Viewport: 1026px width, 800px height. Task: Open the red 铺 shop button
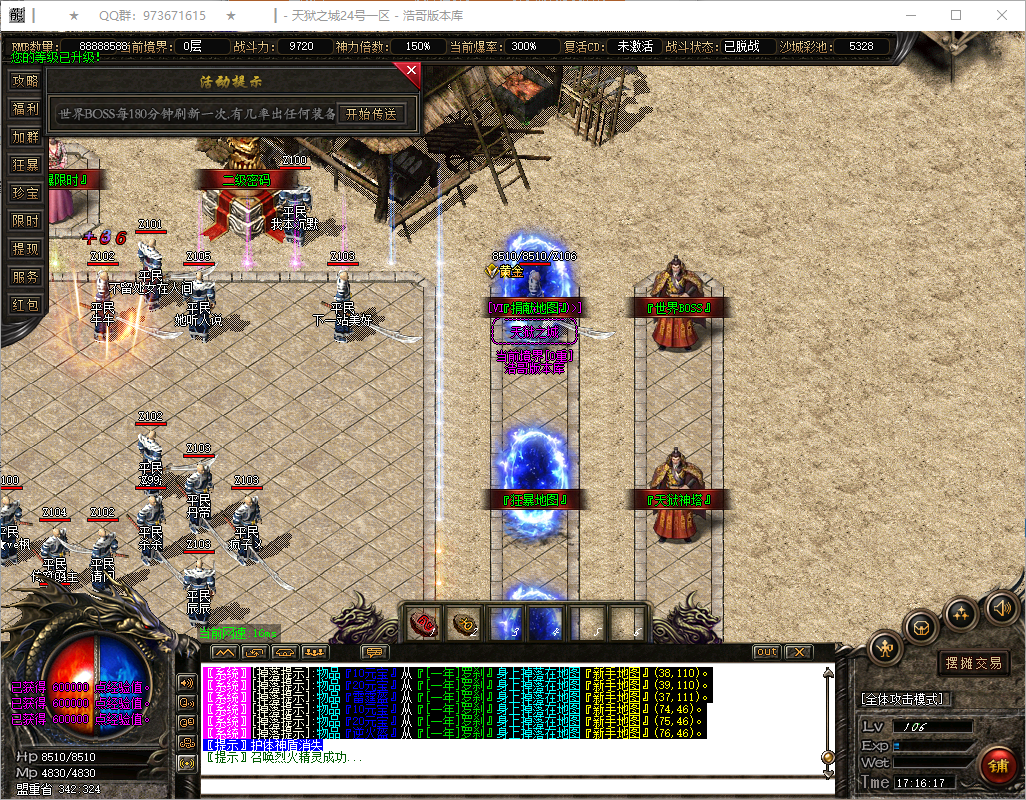point(997,766)
